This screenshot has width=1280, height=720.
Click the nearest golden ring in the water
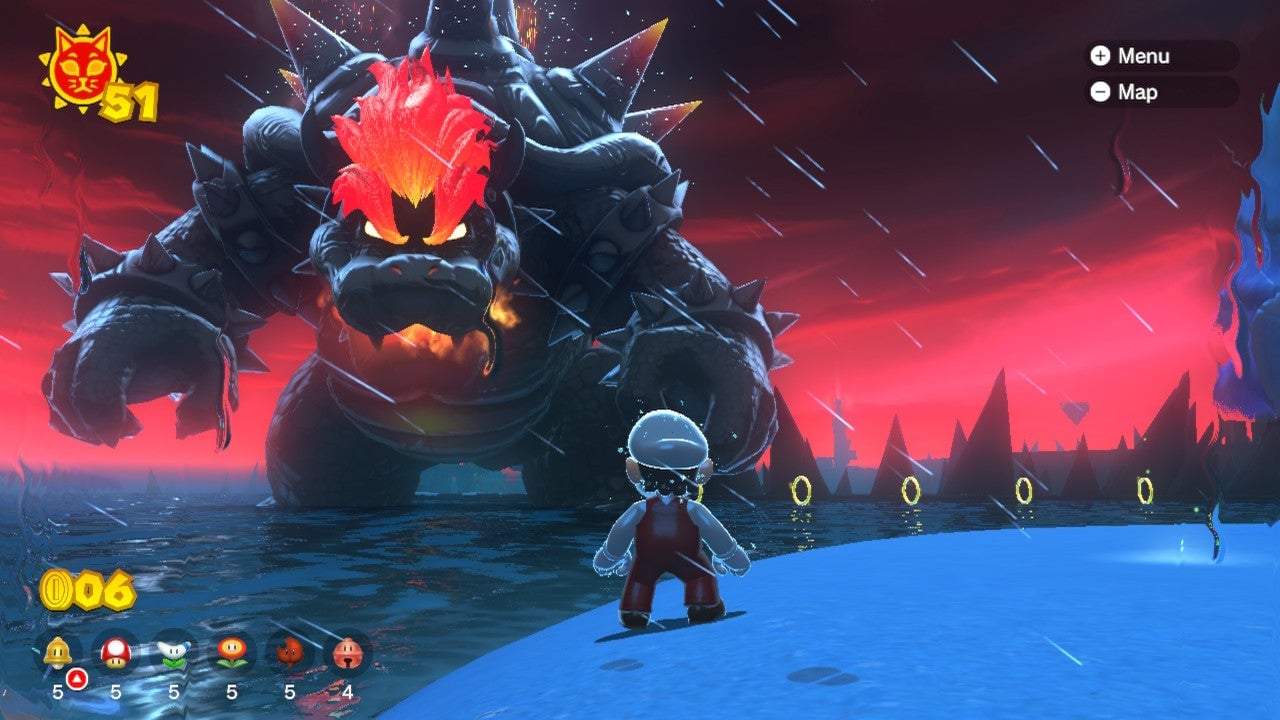point(800,489)
